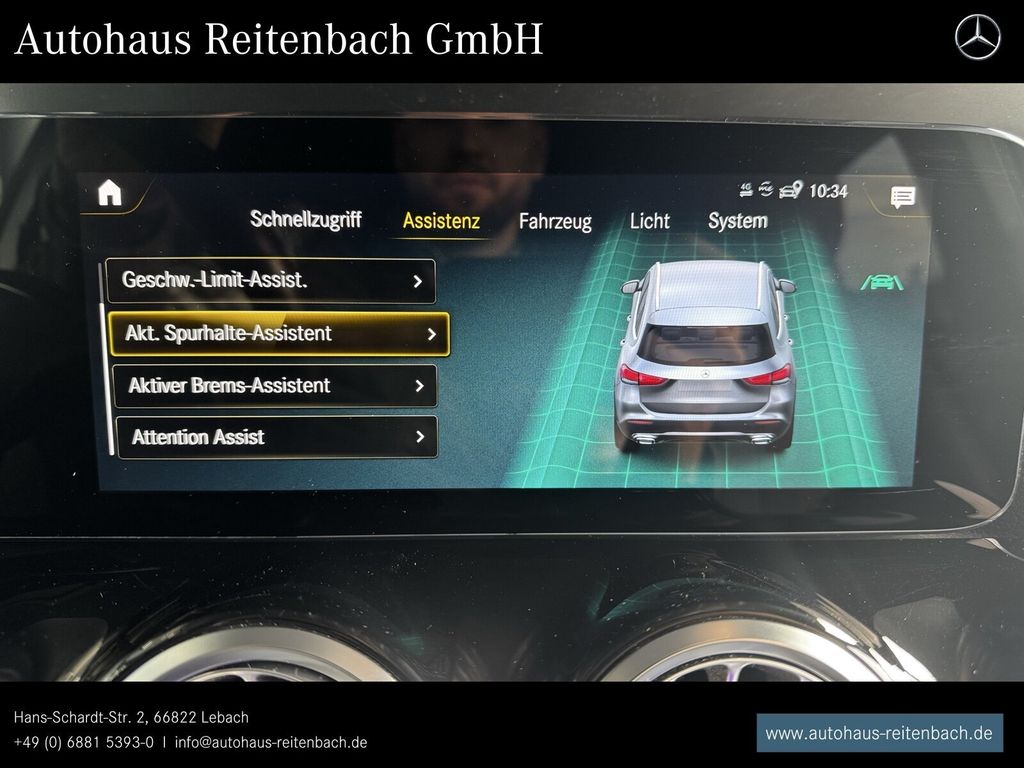1024x768 pixels.
Task: Visit the www.autohaus-reitenbach.de link
Action: [x=879, y=733]
